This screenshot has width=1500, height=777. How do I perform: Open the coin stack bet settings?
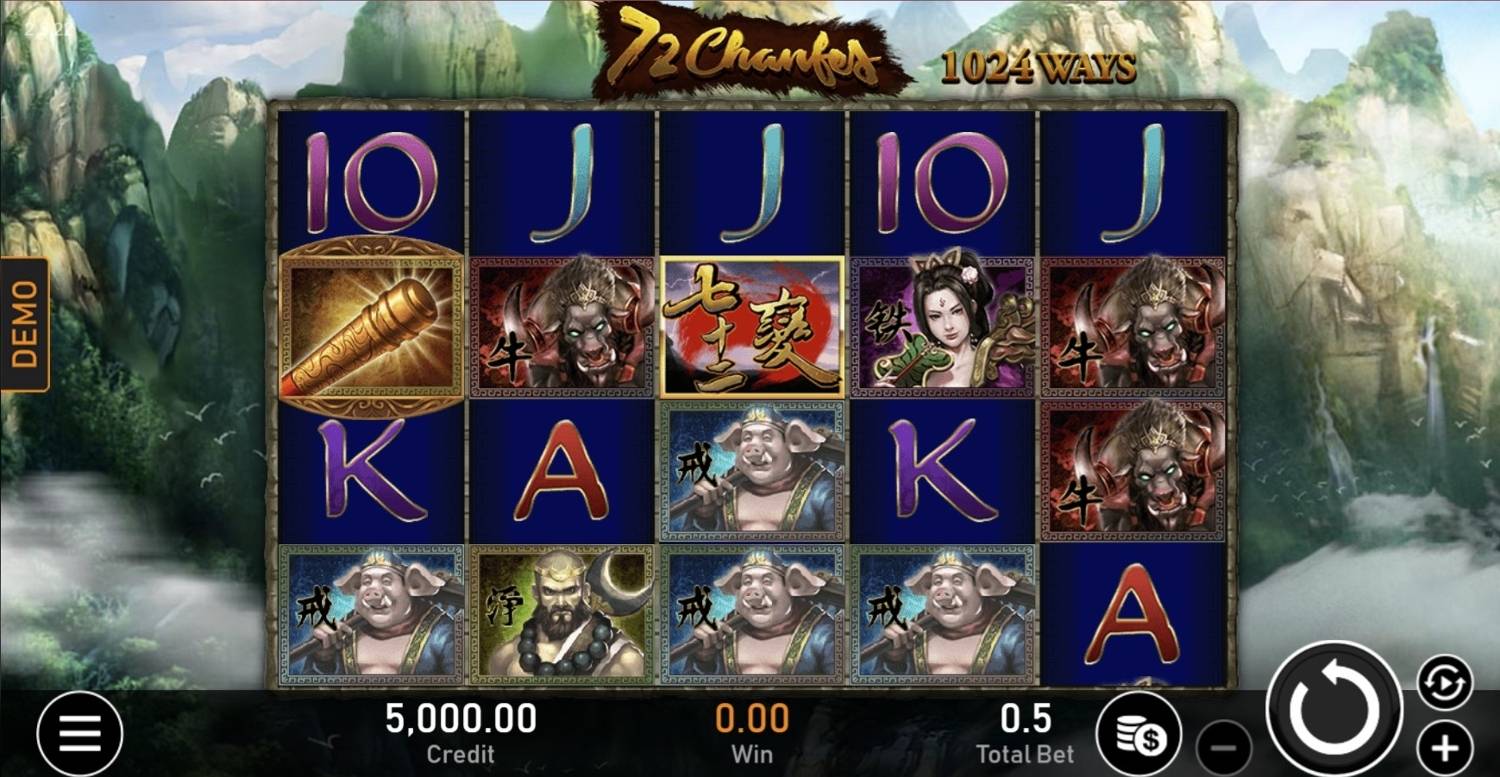(x=1140, y=734)
